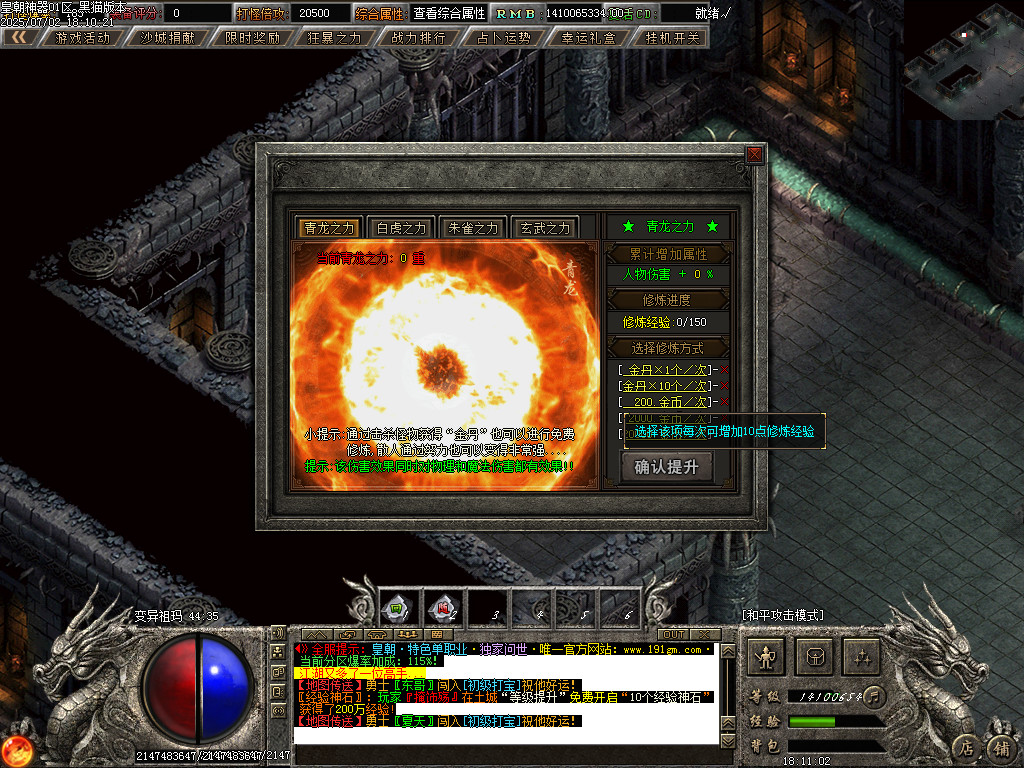Collapse the top menu with the arrow button
1024x768 pixels.
click(19, 38)
